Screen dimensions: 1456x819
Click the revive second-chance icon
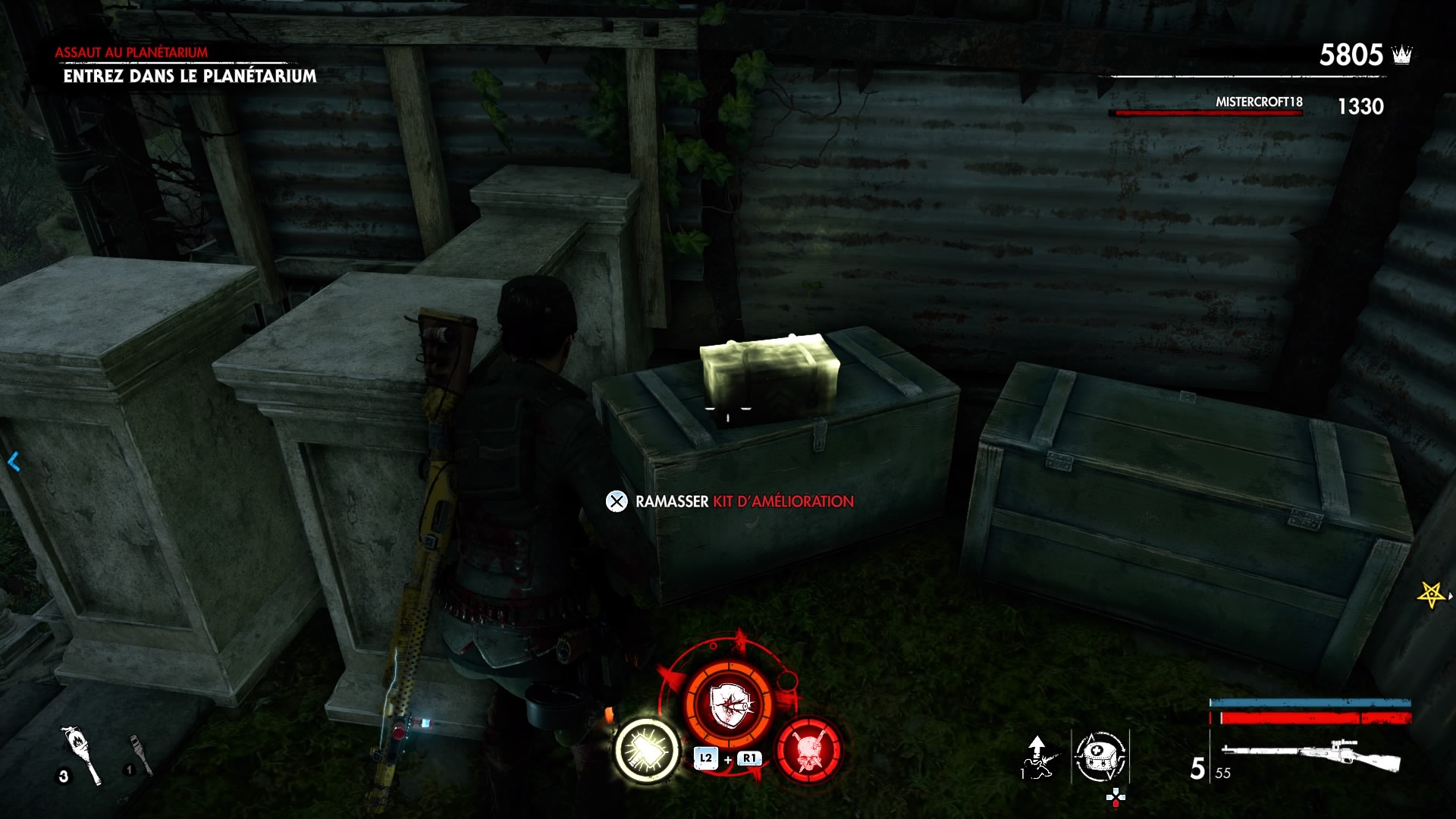point(1037,756)
